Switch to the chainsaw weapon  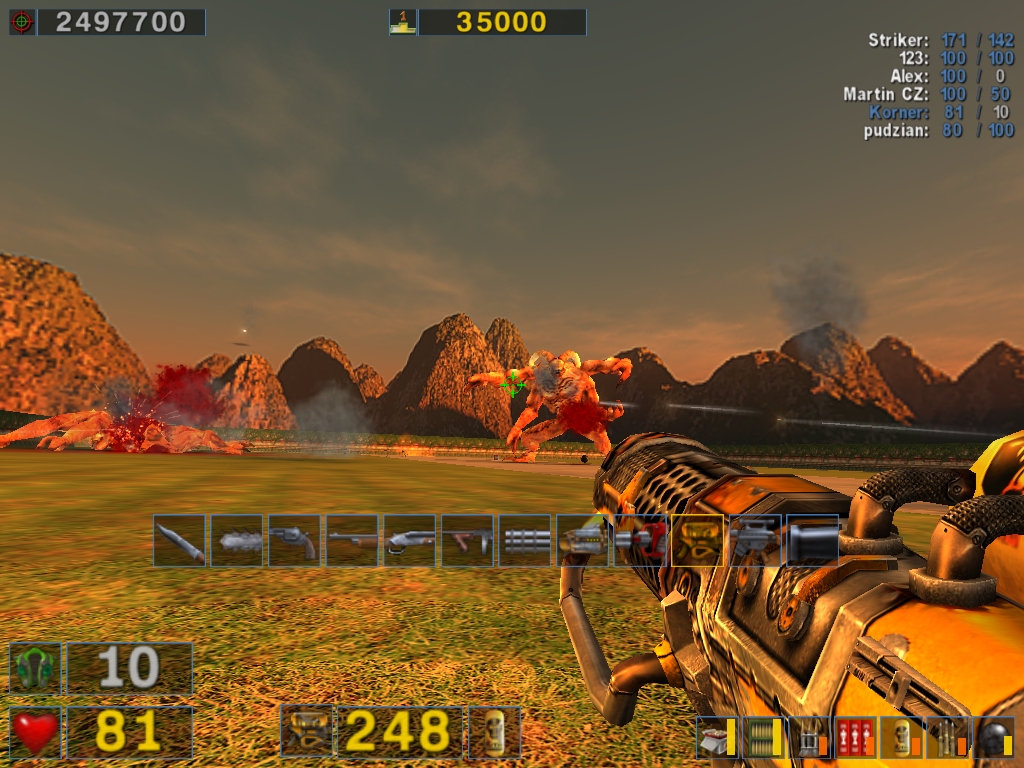[237, 541]
